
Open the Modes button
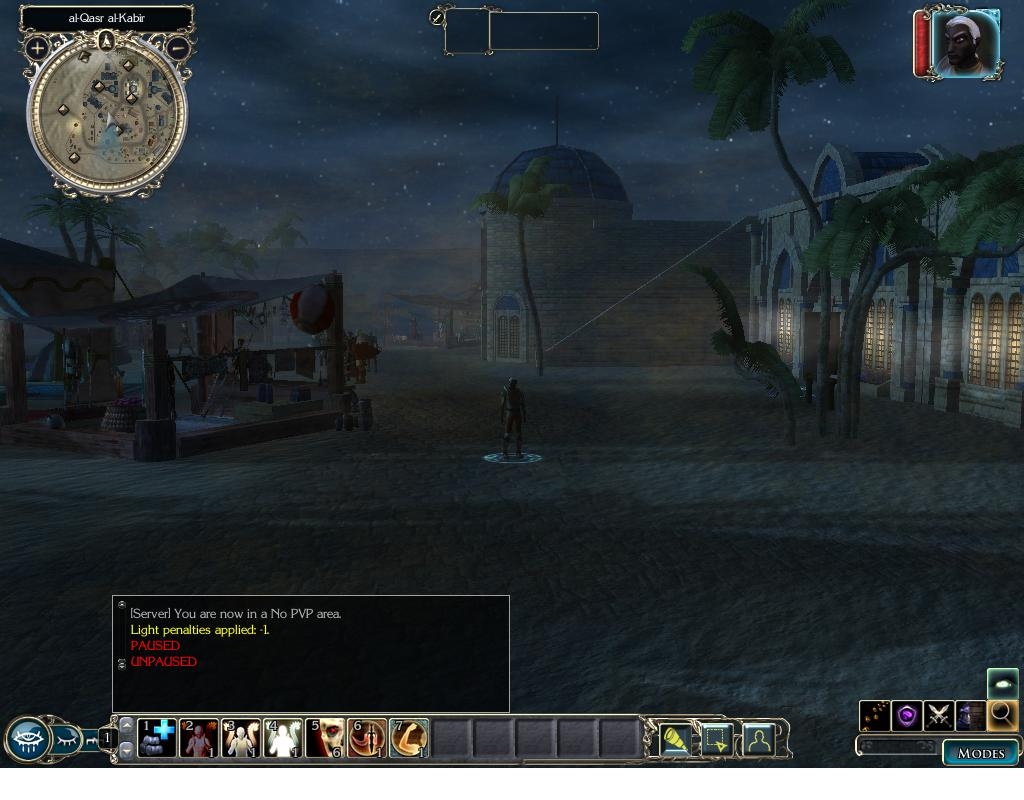tap(980, 753)
